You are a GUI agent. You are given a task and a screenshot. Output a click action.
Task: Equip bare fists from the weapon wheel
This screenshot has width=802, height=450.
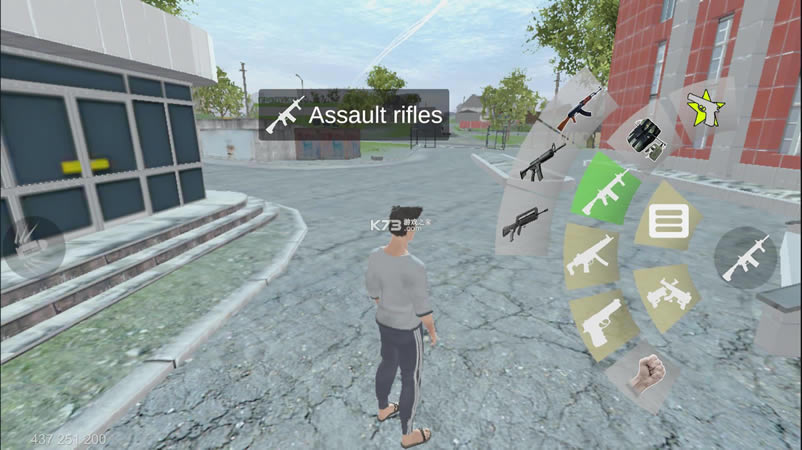pyautogui.click(x=641, y=373)
